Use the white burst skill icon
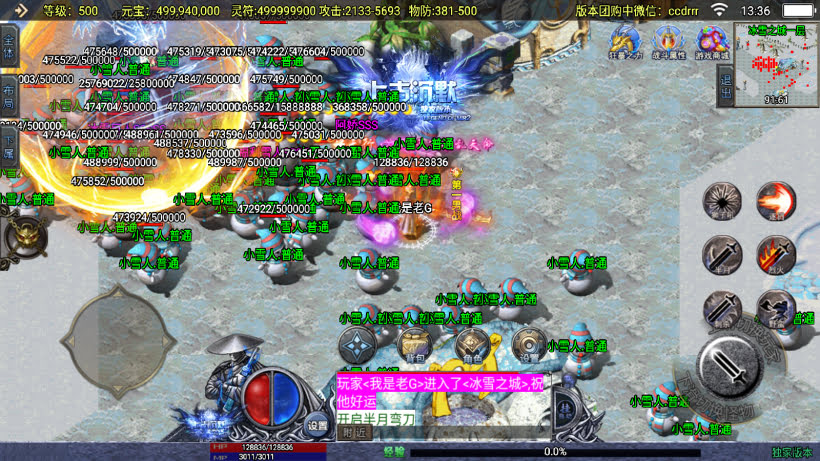The image size is (820, 461). click(x=721, y=201)
